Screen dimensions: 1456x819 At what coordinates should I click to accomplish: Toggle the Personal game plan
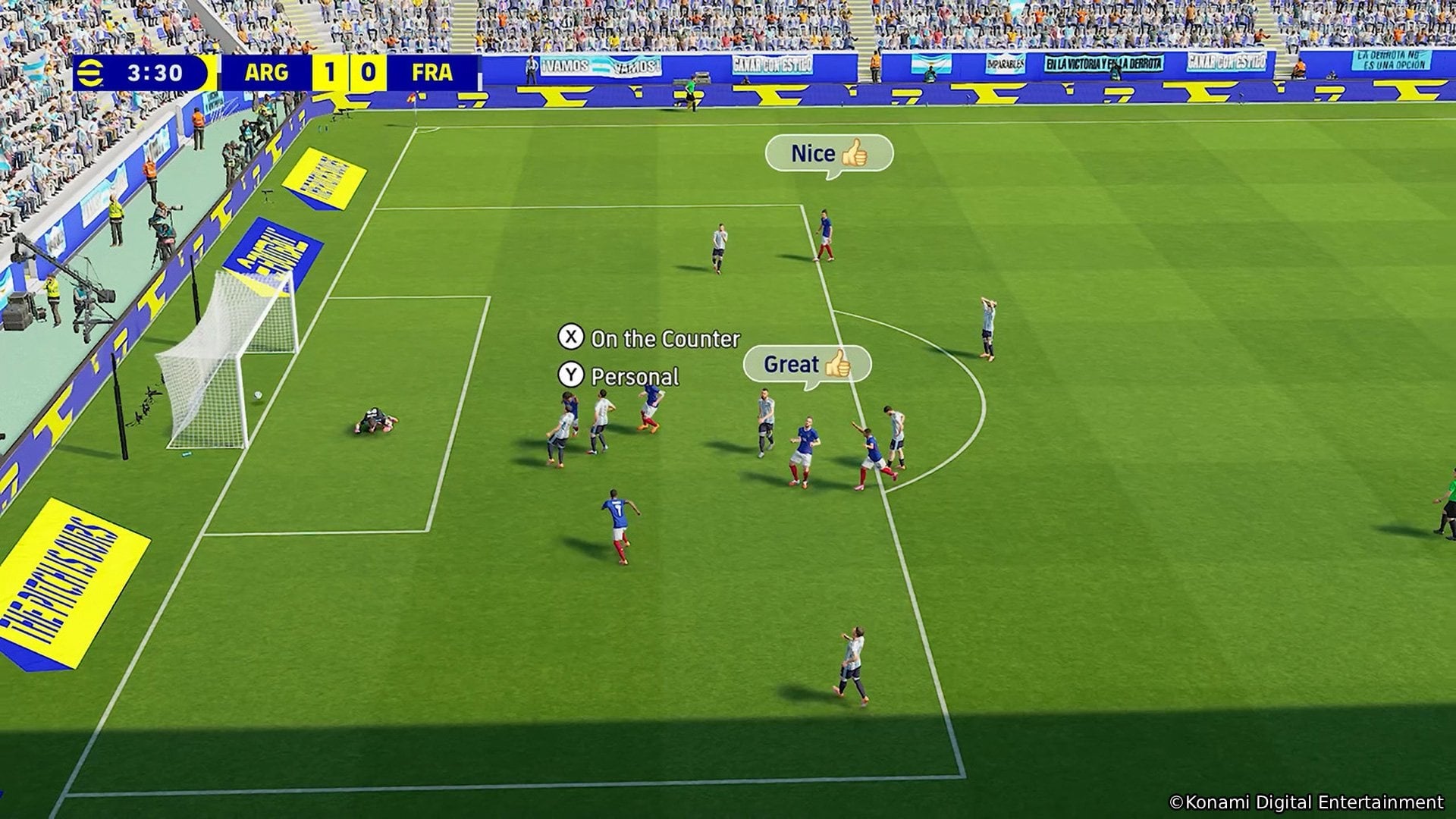635,376
